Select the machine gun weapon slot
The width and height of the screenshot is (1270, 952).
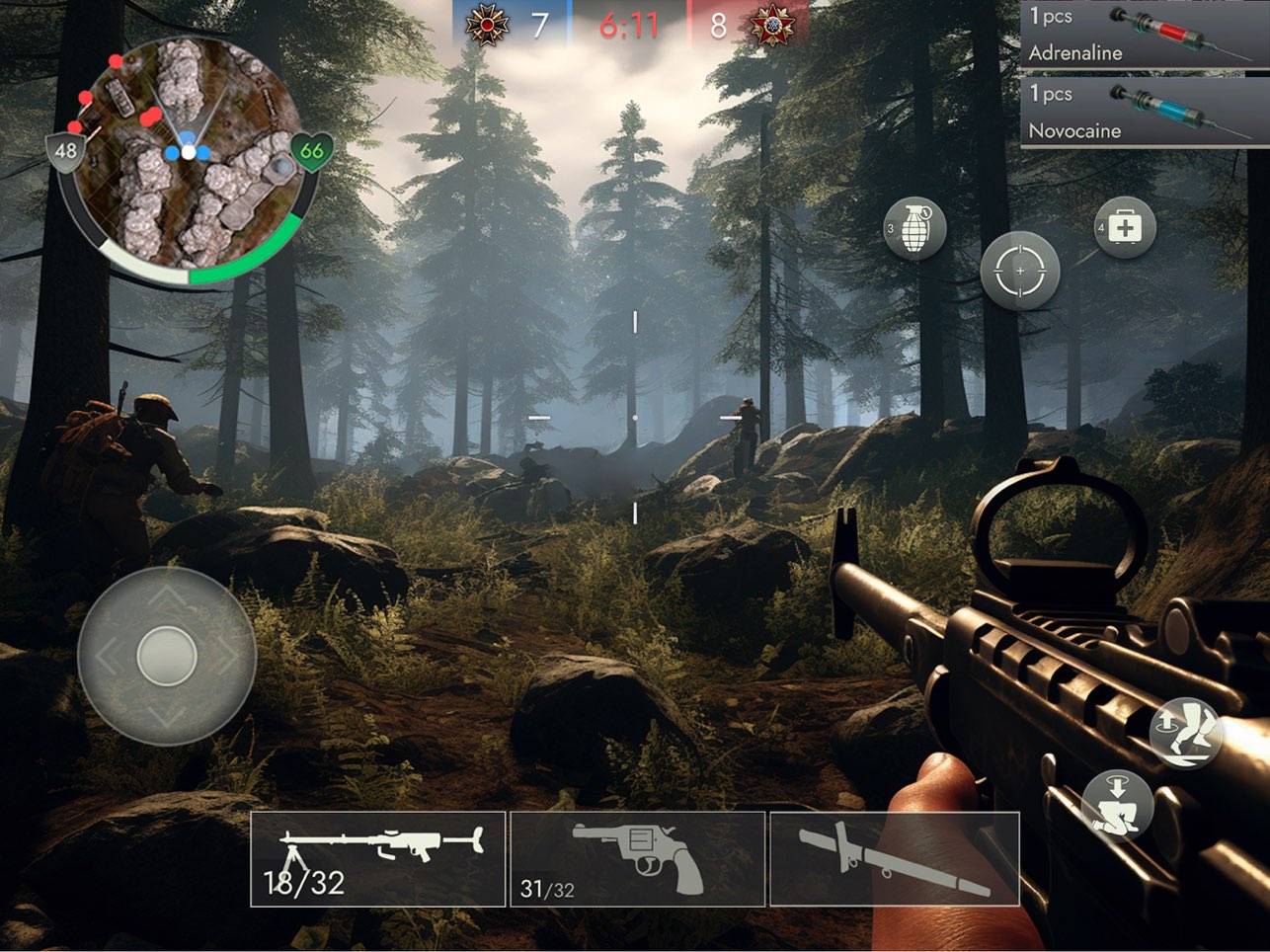pos(378,858)
